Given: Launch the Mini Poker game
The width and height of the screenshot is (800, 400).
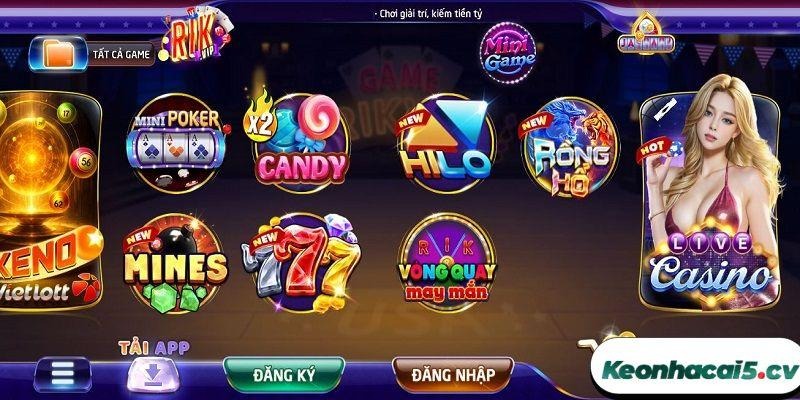Looking at the screenshot, I should pos(177,144).
